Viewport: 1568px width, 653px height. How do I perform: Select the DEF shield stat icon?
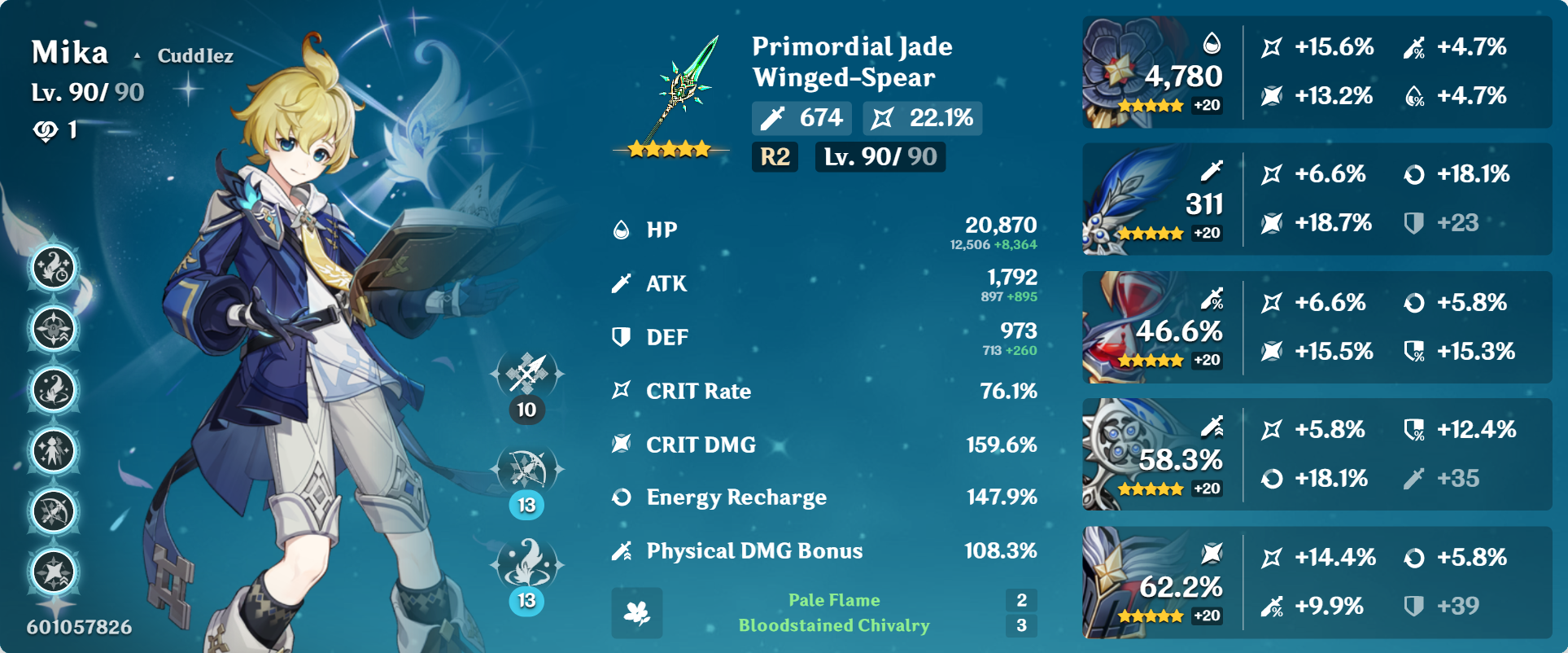pos(621,336)
